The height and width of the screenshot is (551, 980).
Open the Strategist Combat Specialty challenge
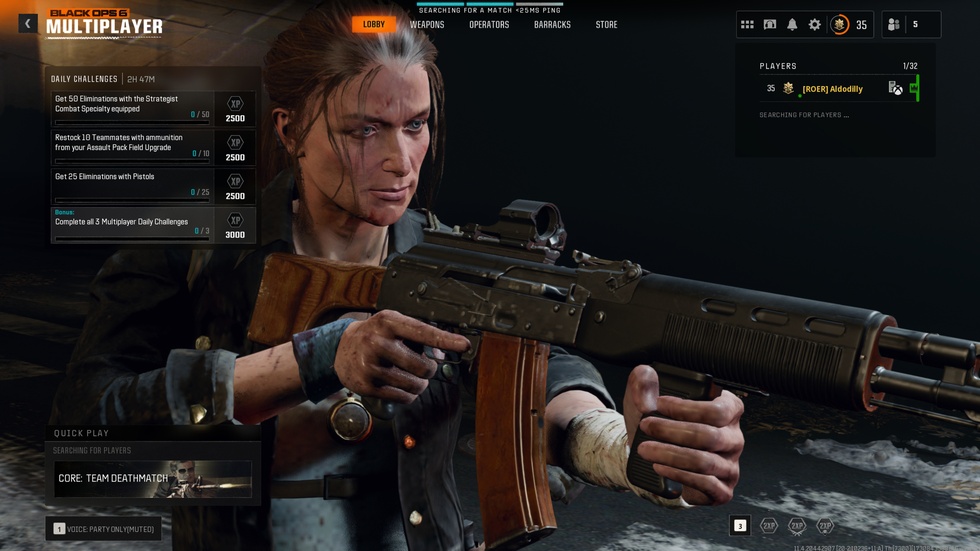click(x=132, y=108)
